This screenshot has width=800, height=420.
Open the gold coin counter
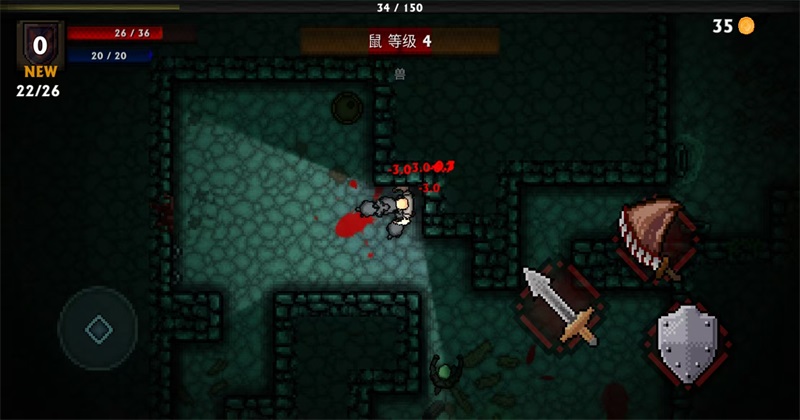tap(733, 27)
